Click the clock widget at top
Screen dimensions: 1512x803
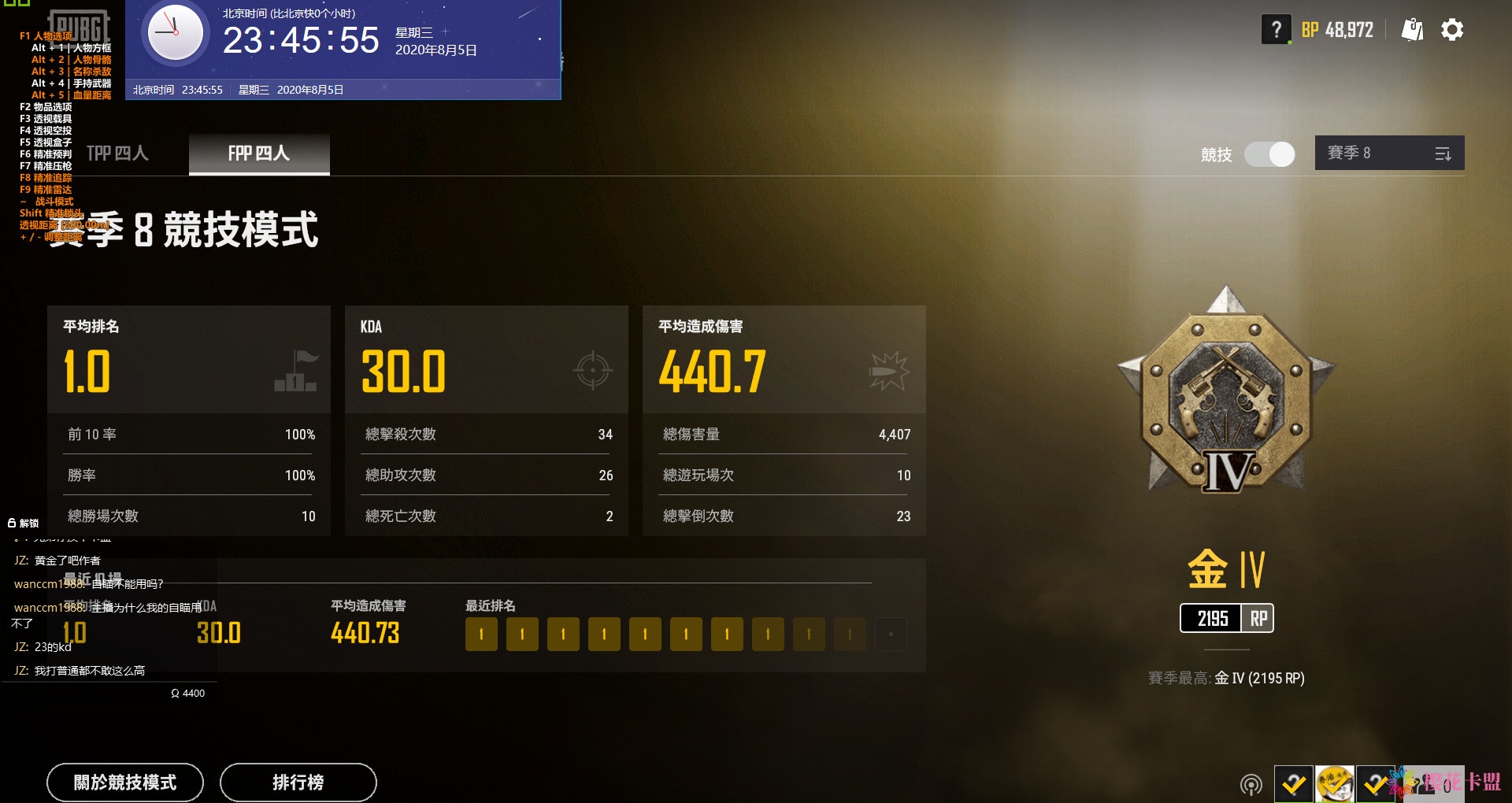175,33
